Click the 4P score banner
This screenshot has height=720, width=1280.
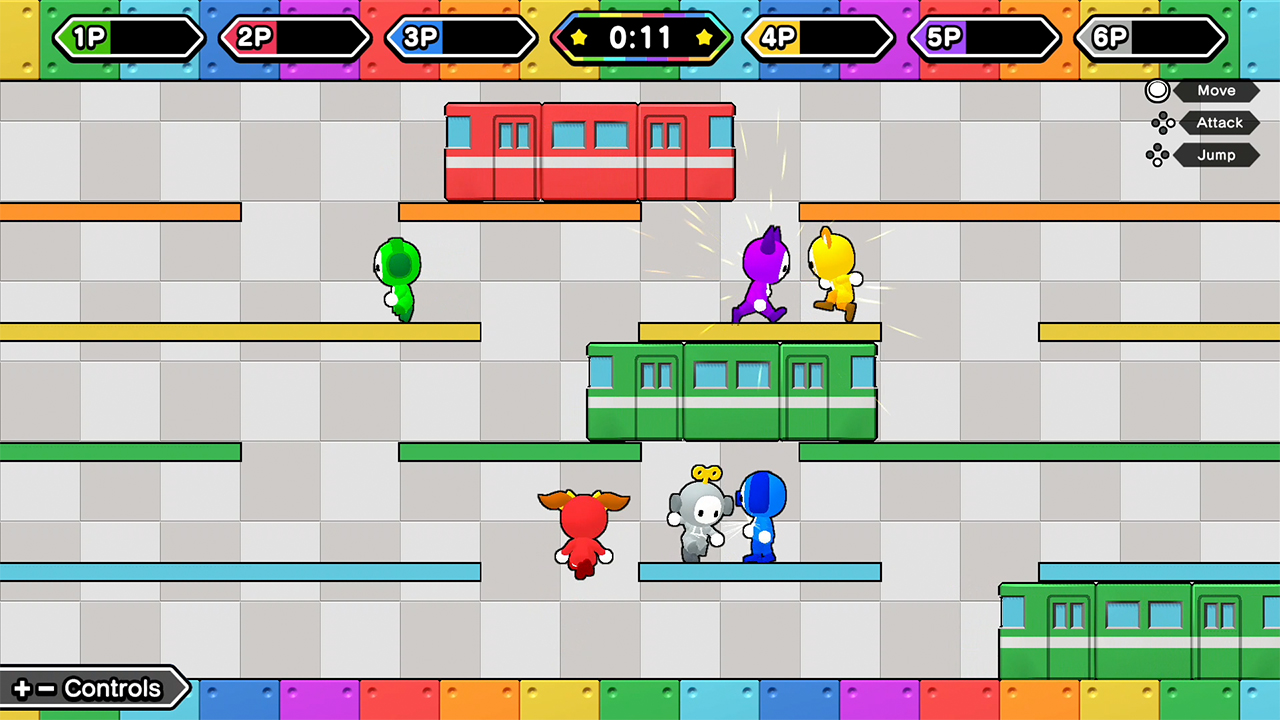coord(817,40)
